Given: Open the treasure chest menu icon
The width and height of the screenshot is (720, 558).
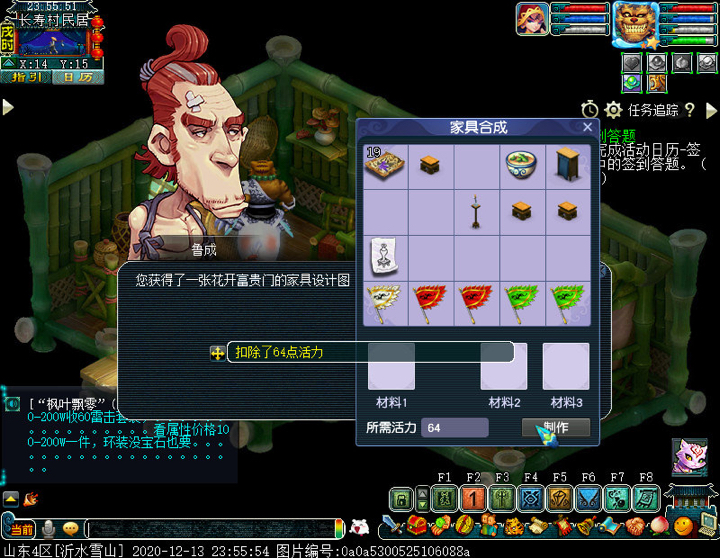Looking at the screenshot, I should (417, 526).
